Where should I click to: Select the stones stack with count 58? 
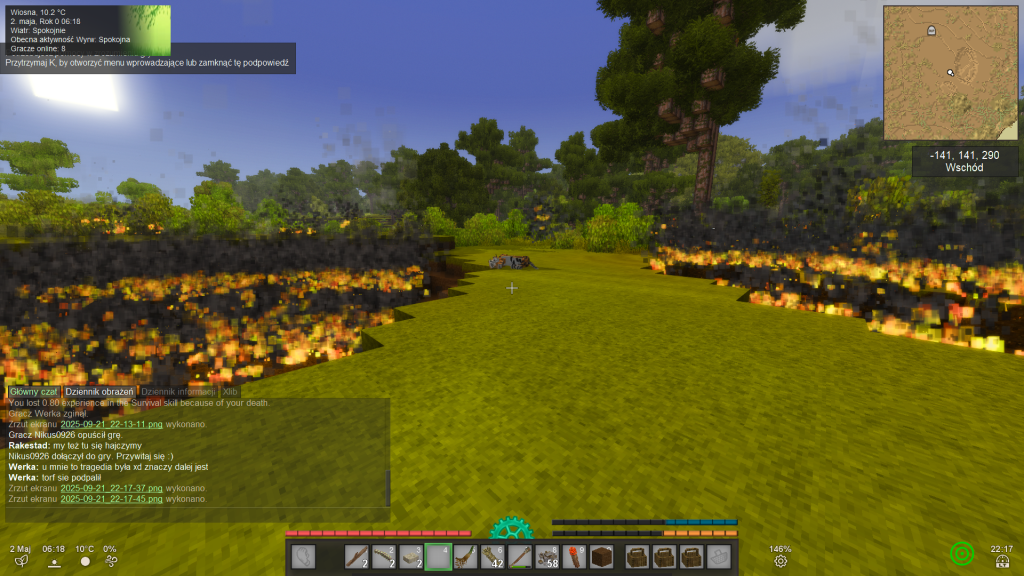(x=546, y=557)
